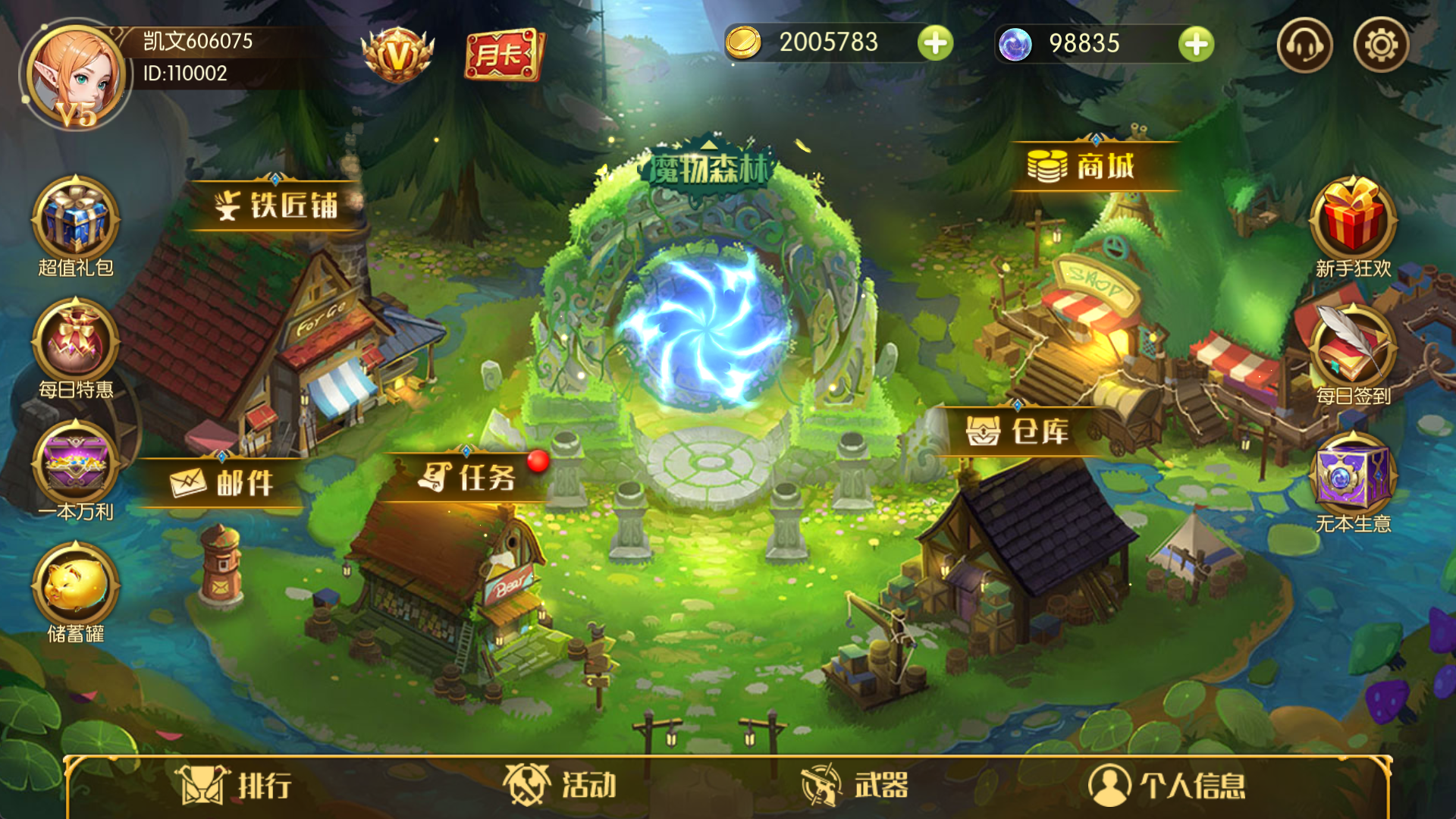The width and height of the screenshot is (1456, 819).
Task: Click the player avatar portrait
Action: [76, 76]
